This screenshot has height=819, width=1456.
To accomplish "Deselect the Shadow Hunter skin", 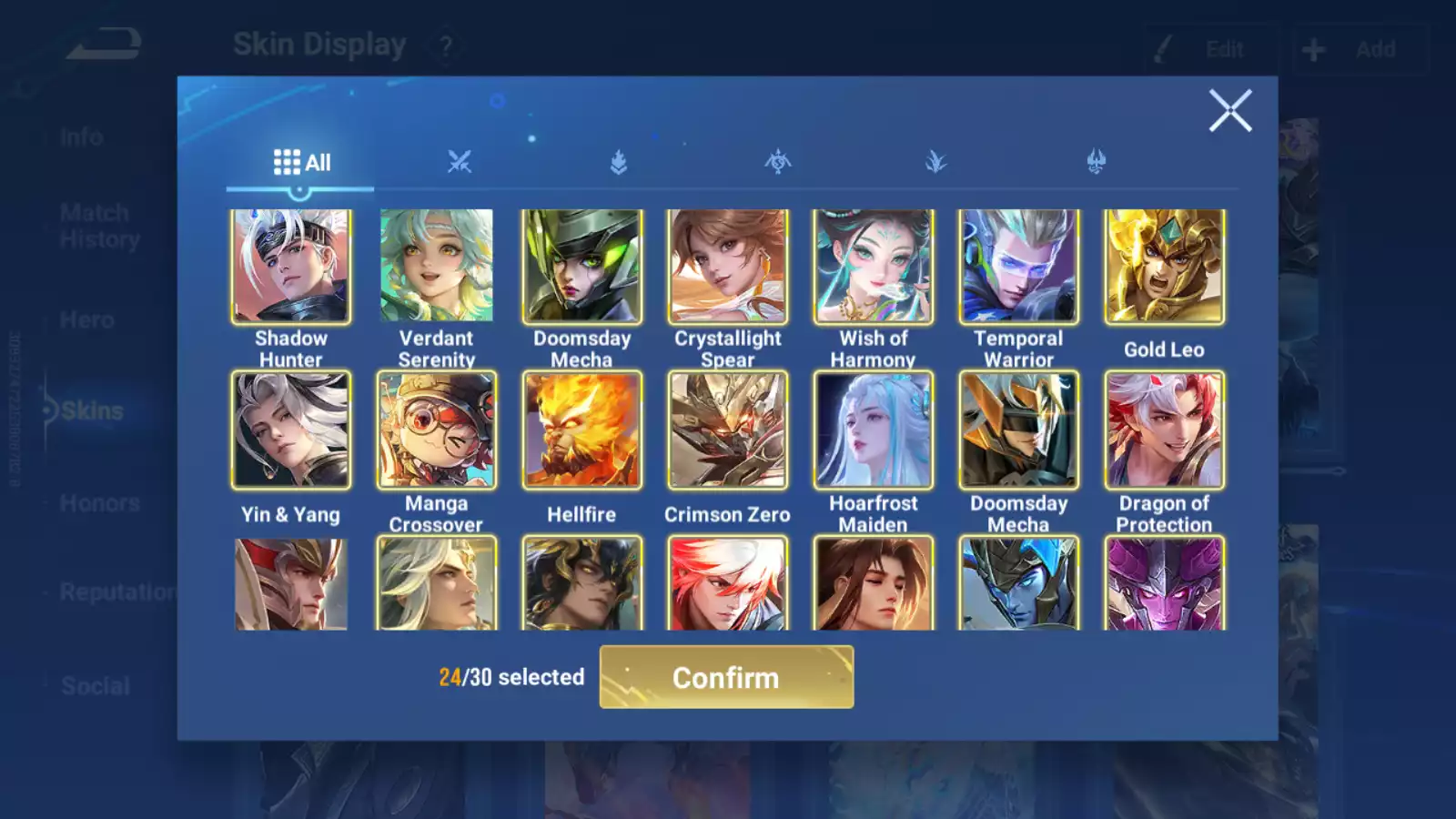I will [x=289, y=266].
